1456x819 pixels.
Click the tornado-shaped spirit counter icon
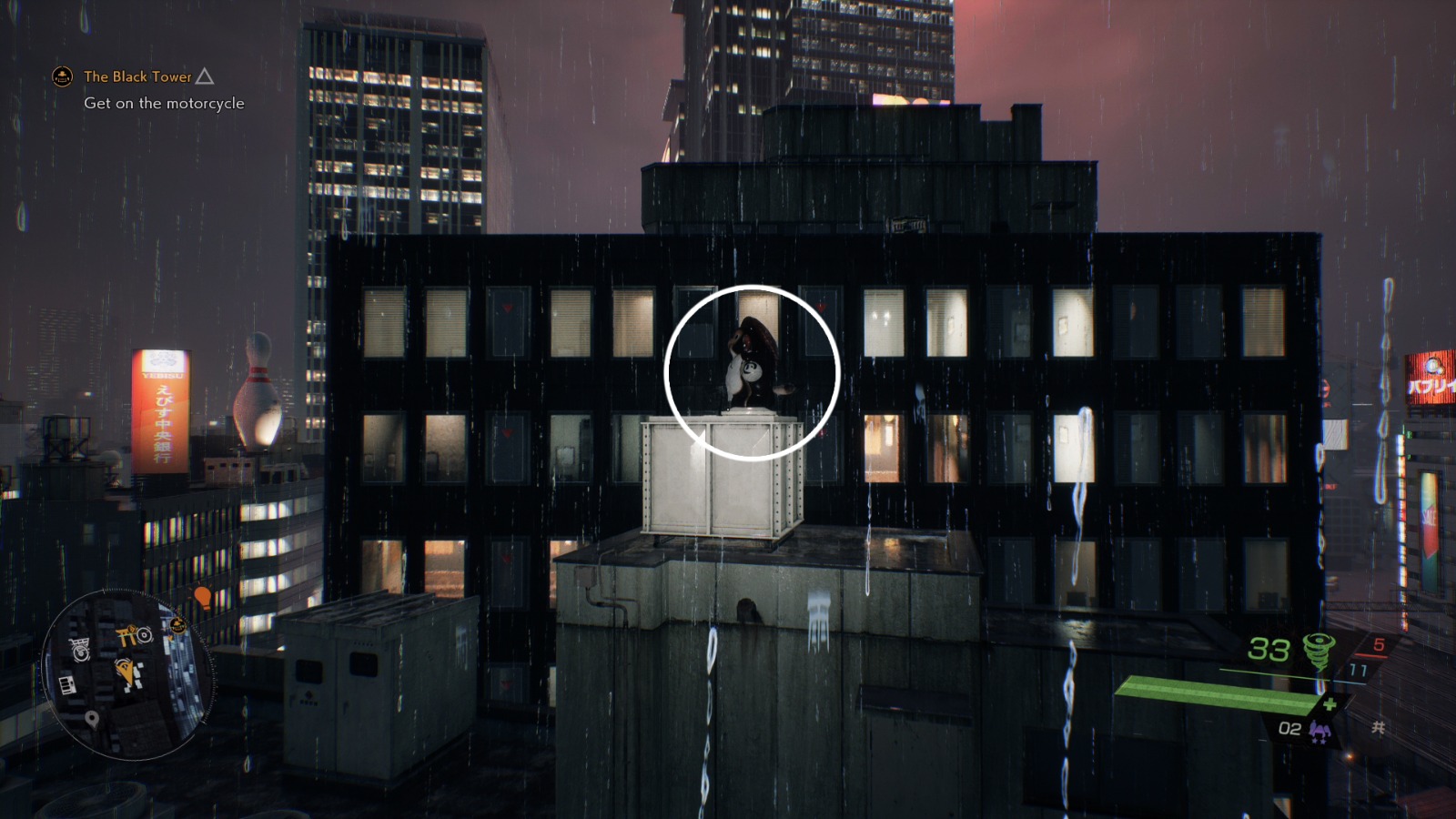coord(1318,650)
